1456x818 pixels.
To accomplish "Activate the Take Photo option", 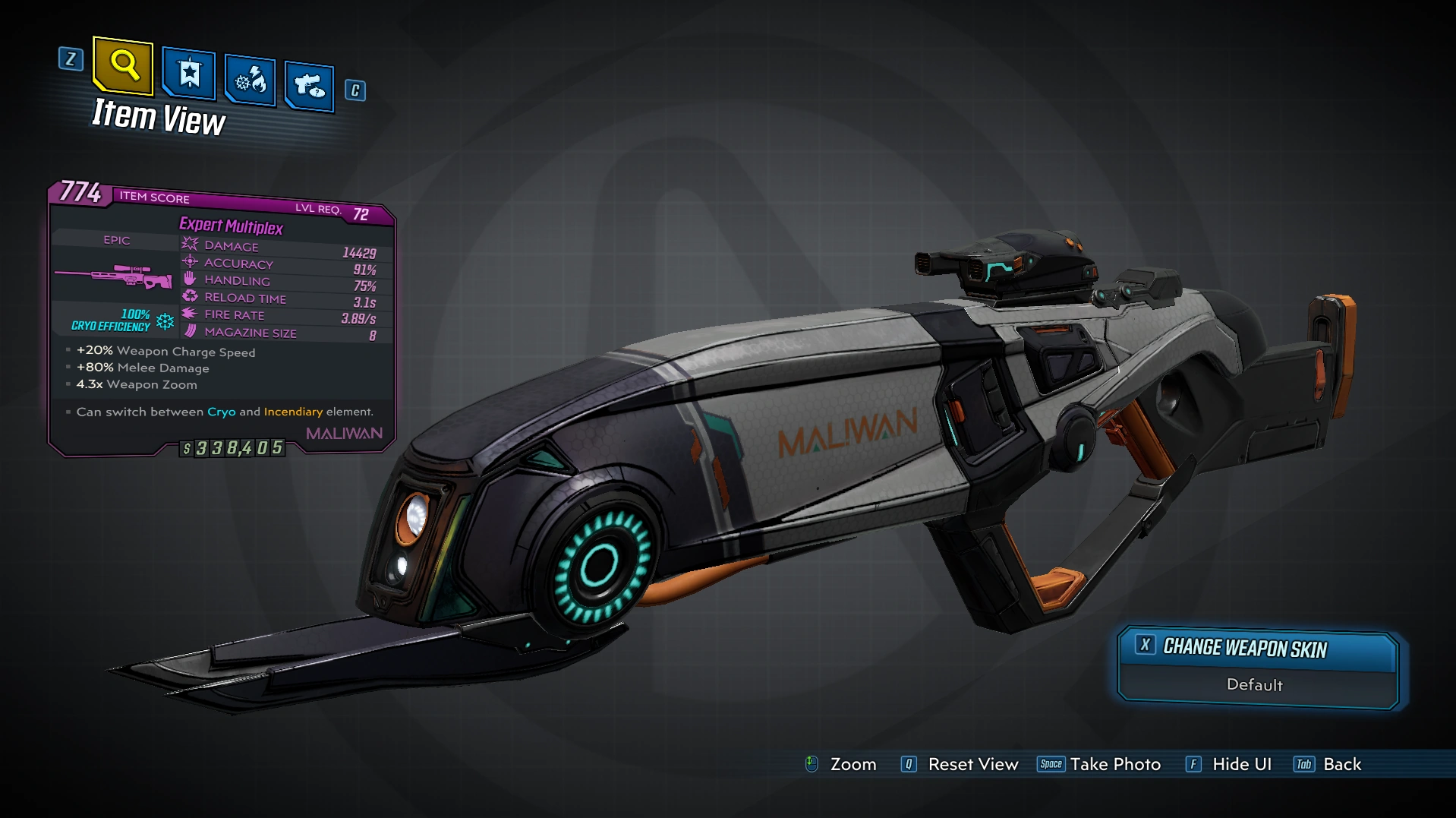I will pyautogui.click(x=1100, y=764).
